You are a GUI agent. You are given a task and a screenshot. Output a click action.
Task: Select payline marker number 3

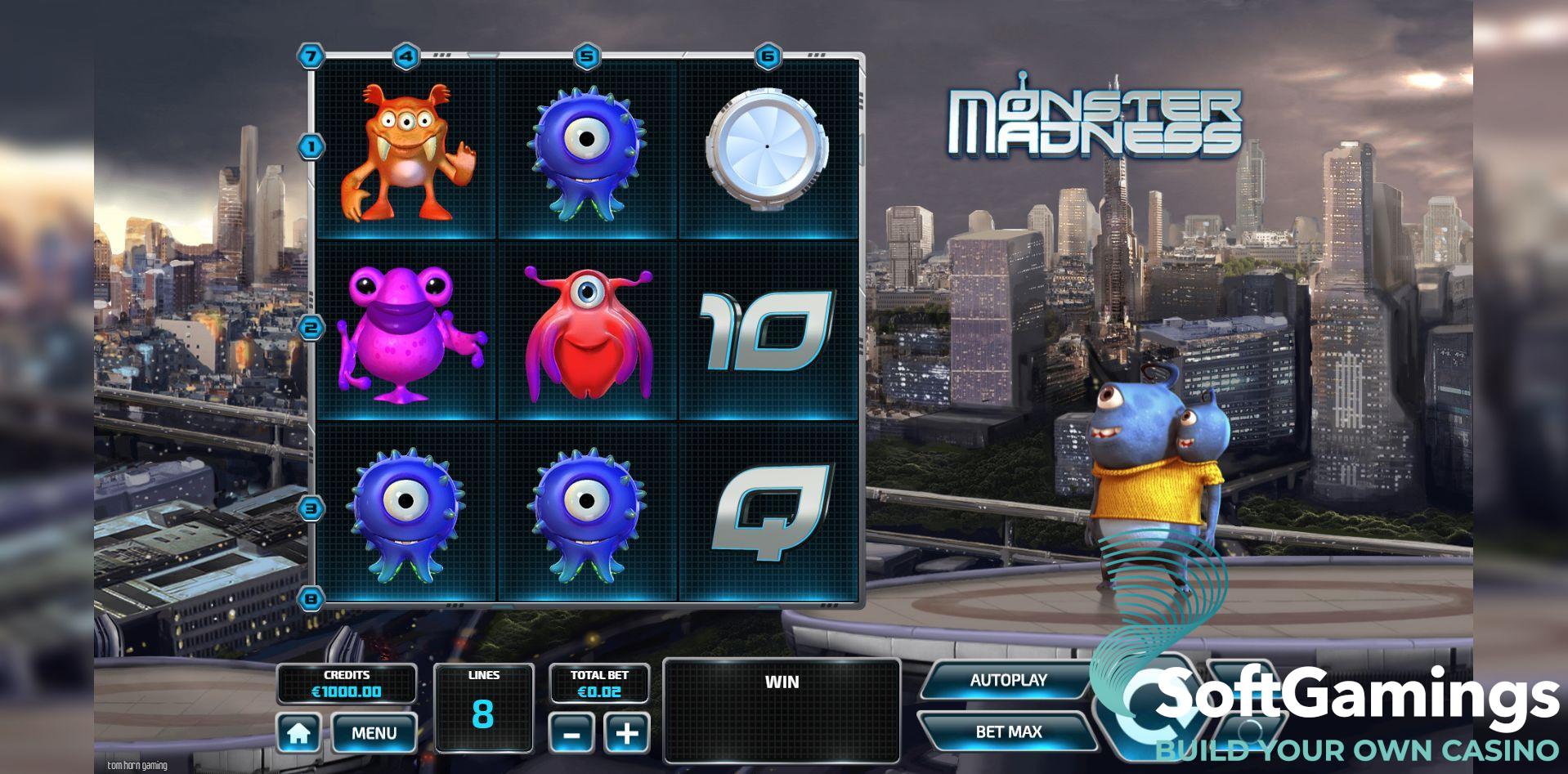click(311, 508)
